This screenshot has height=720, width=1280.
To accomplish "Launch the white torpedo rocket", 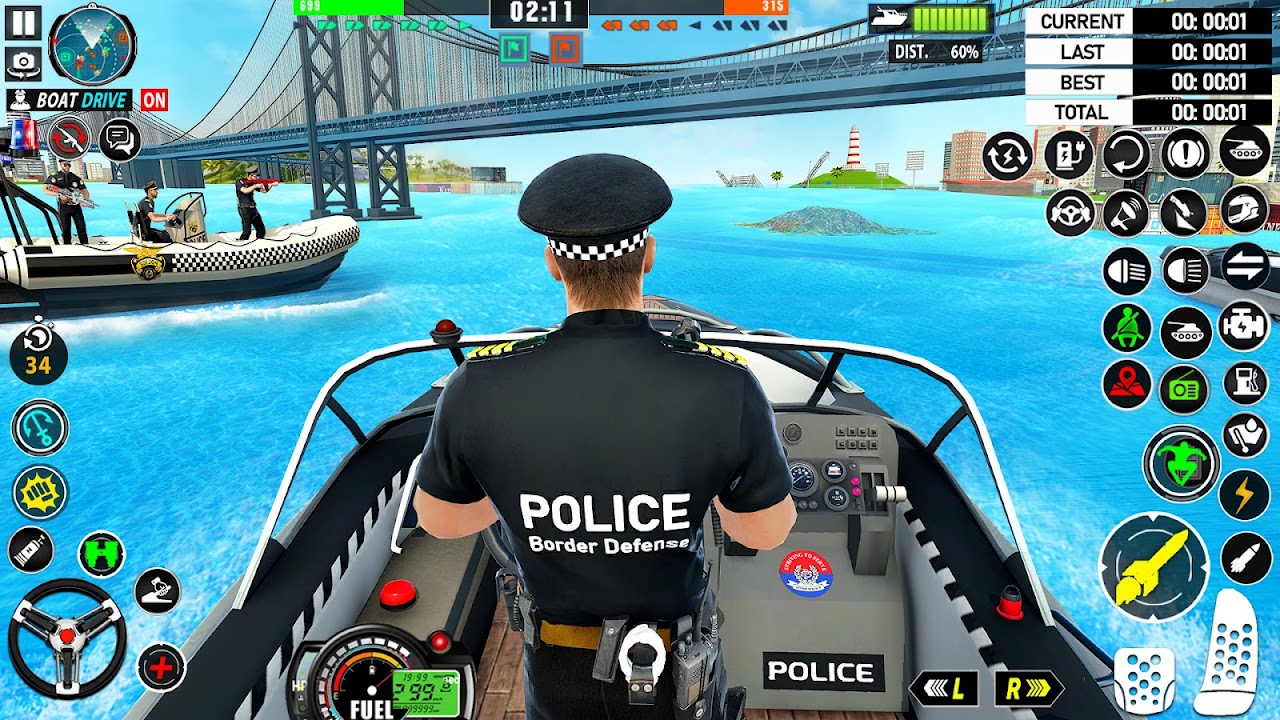I will 1244,558.
